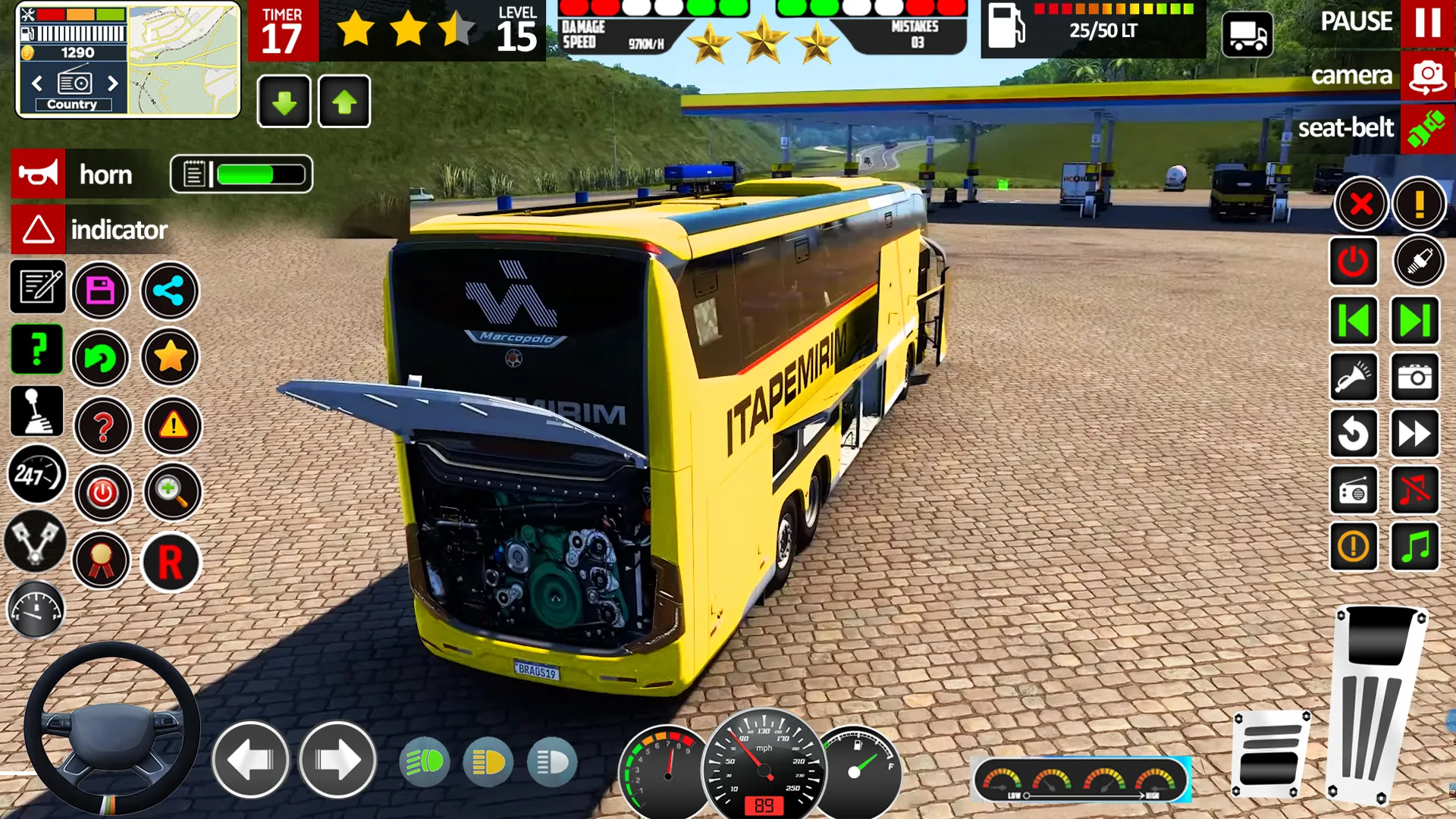Screen dimensions: 1456x819
Task: Tap the pink save disk icon
Action: tap(101, 290)
